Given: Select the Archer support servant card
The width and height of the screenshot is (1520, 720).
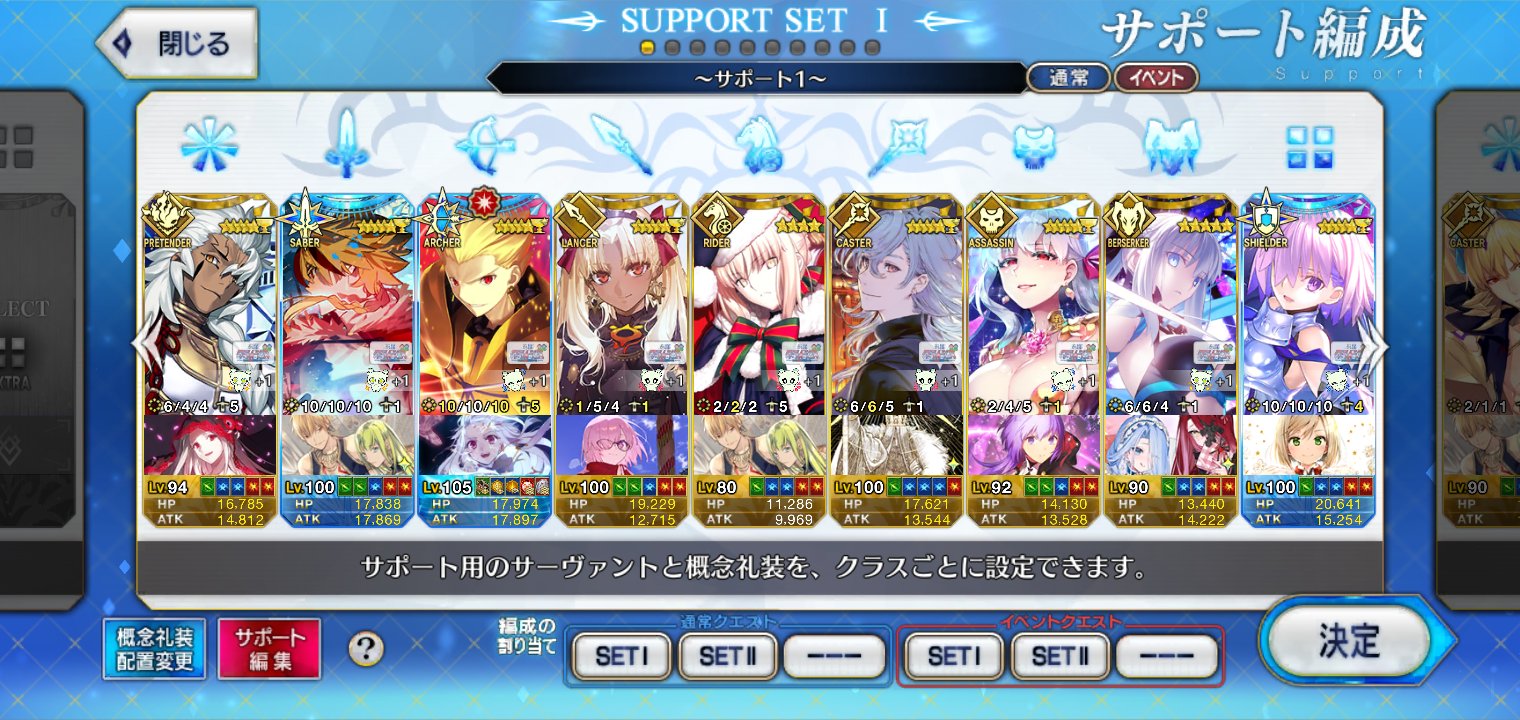Looking at the screenshot, I should (x=485, y=310).
